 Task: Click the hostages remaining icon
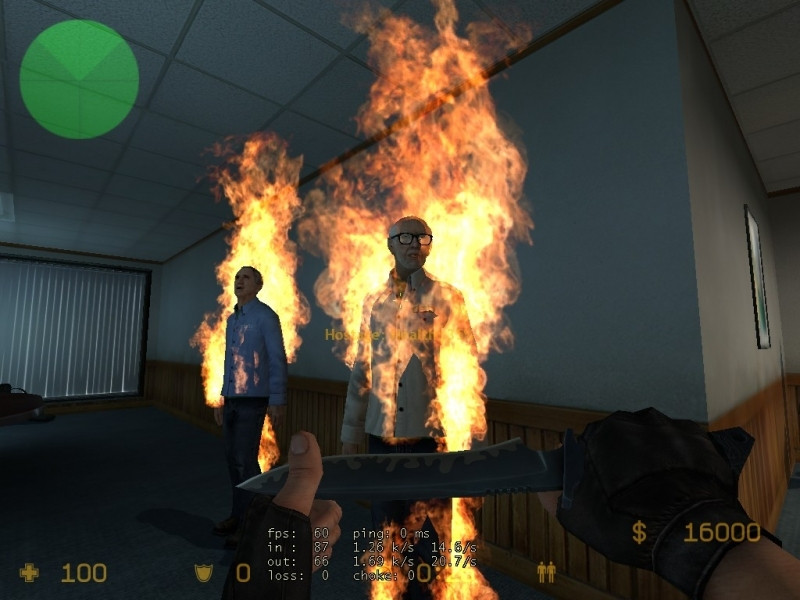(x=546, y=572)
